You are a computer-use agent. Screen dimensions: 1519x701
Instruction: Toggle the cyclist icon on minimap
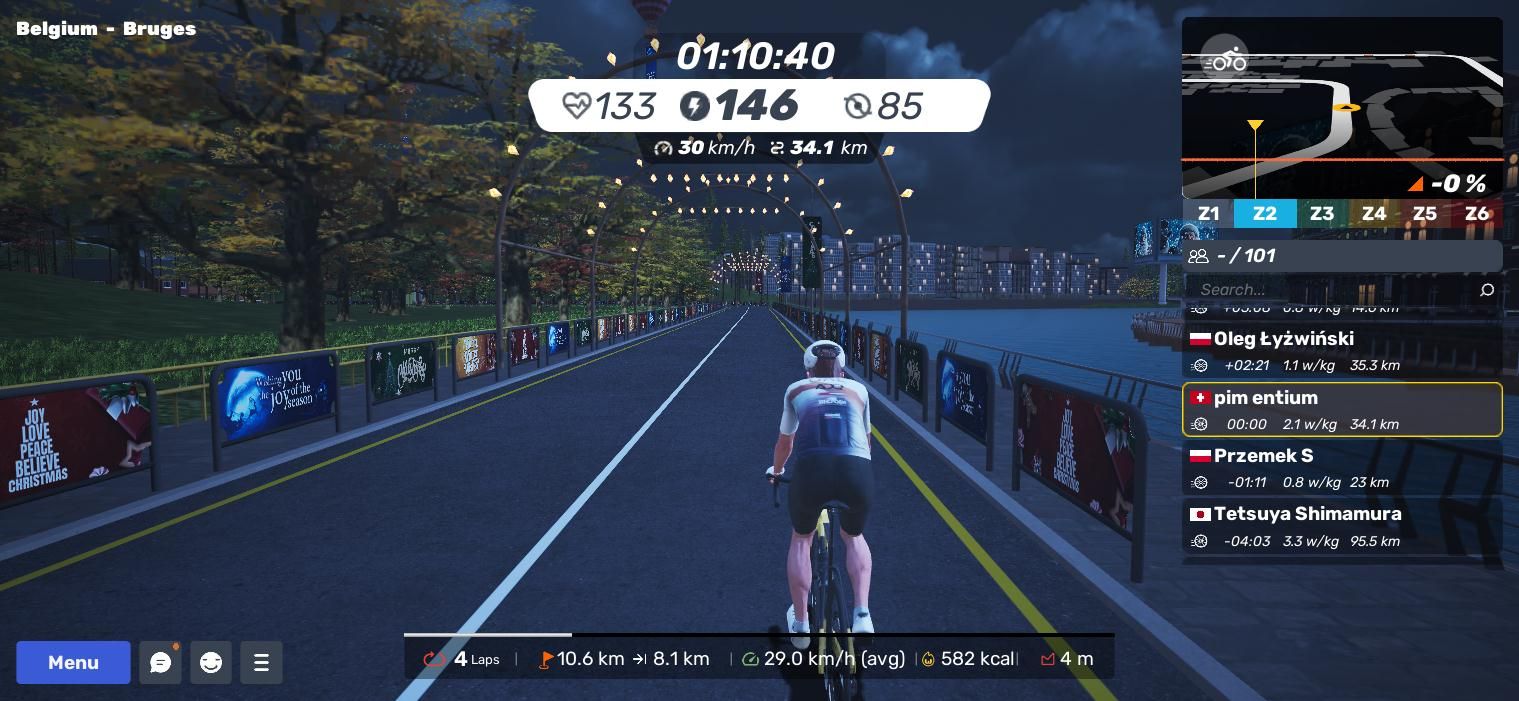(1224, 60)
